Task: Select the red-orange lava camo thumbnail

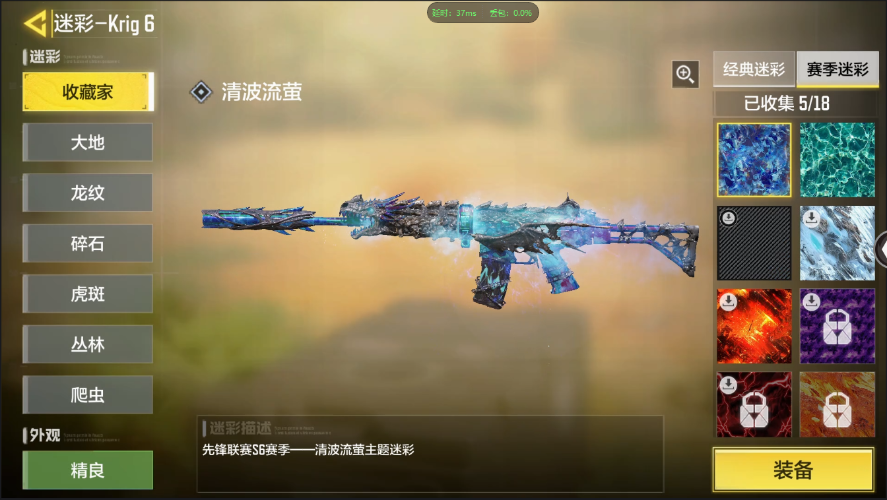Action: [x=754, y=326]
